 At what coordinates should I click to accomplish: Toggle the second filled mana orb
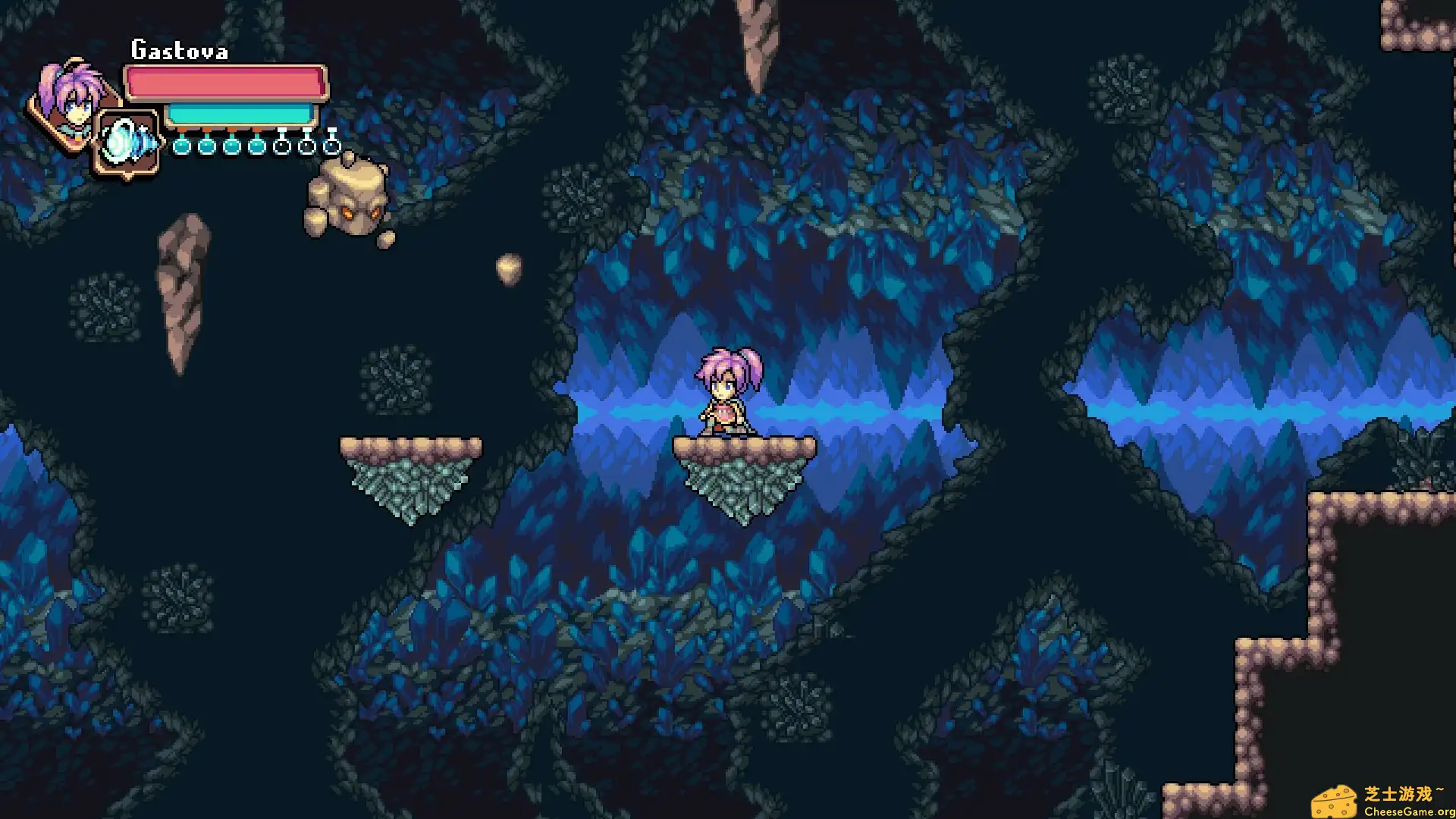click(x=206, y=146)
